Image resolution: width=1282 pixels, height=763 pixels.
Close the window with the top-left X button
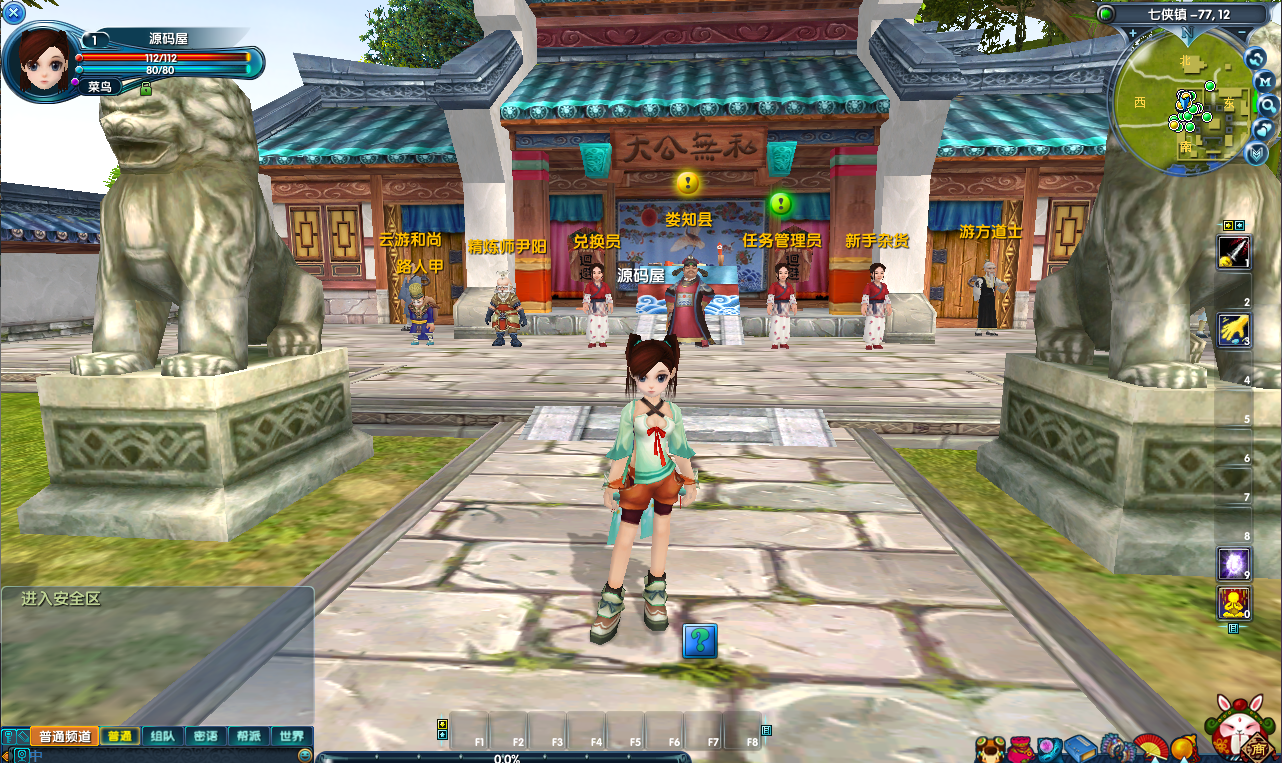point(14,13)
